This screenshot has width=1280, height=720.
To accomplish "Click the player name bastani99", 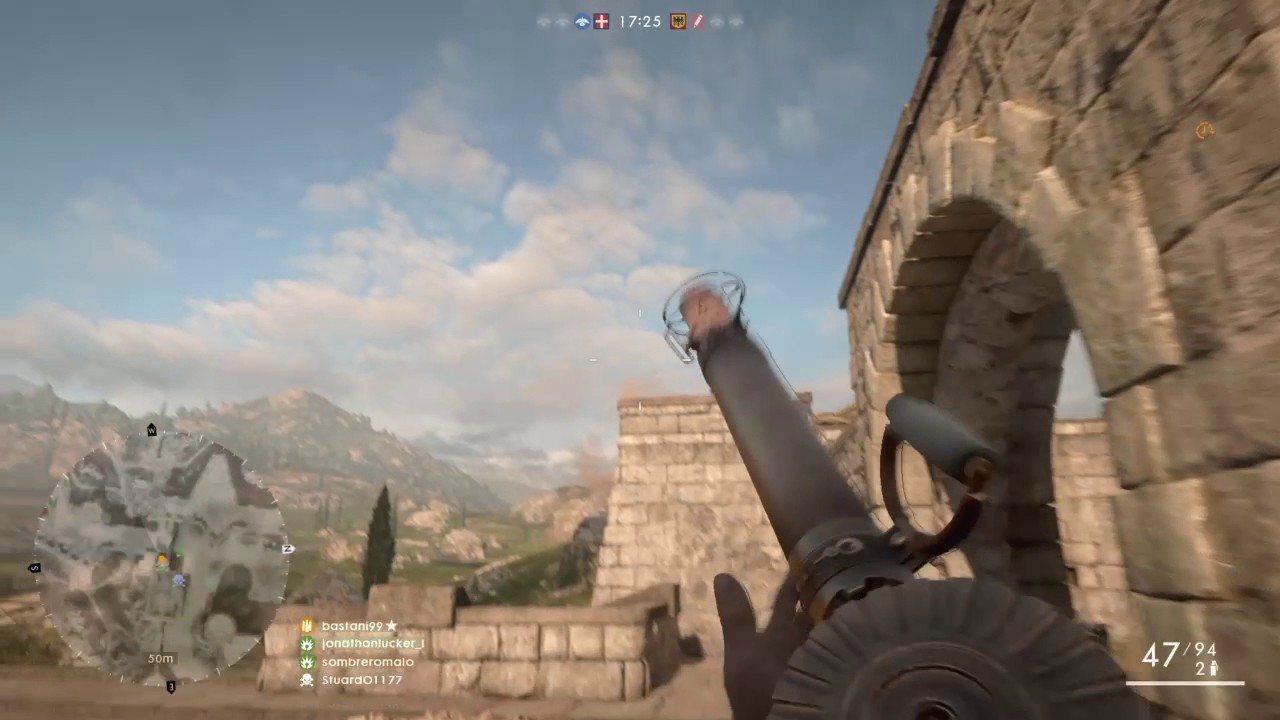I will click(x=352, y=625).
